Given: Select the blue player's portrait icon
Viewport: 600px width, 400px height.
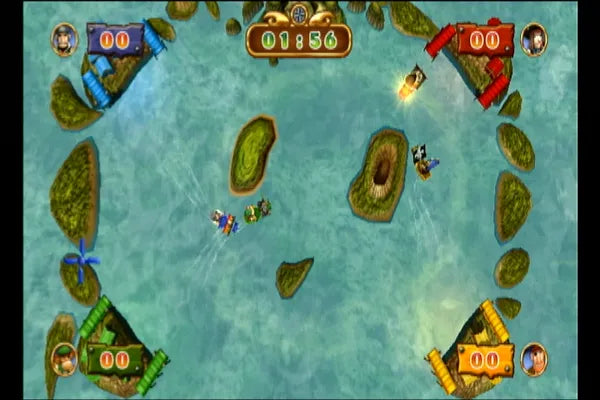Looking at the screenshot, I should click(65, 39).
